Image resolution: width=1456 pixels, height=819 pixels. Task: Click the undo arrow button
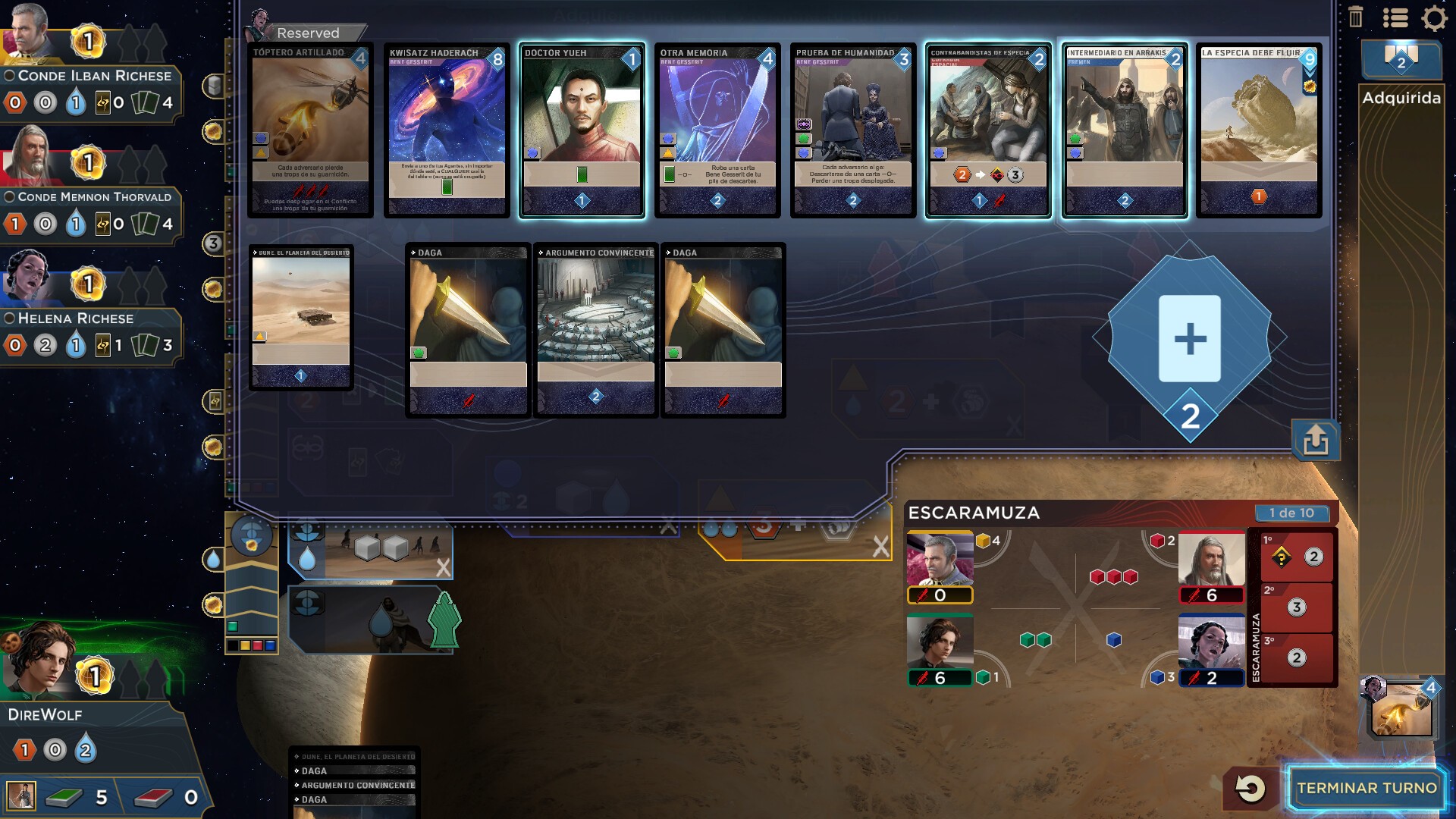click(1250, 789)
